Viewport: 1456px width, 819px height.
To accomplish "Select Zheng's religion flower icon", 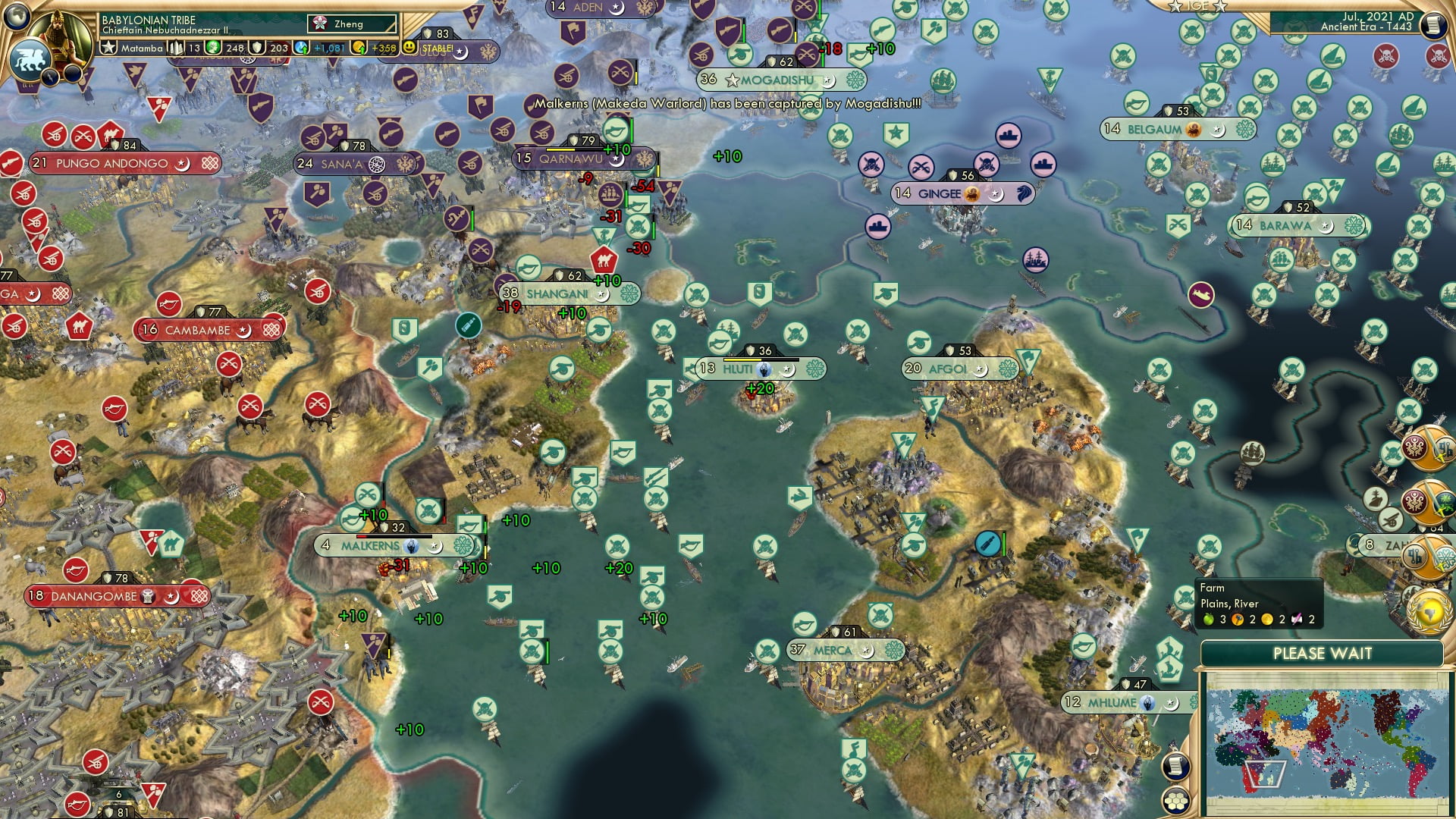I will pyautogui.click(x=321, y=24).
